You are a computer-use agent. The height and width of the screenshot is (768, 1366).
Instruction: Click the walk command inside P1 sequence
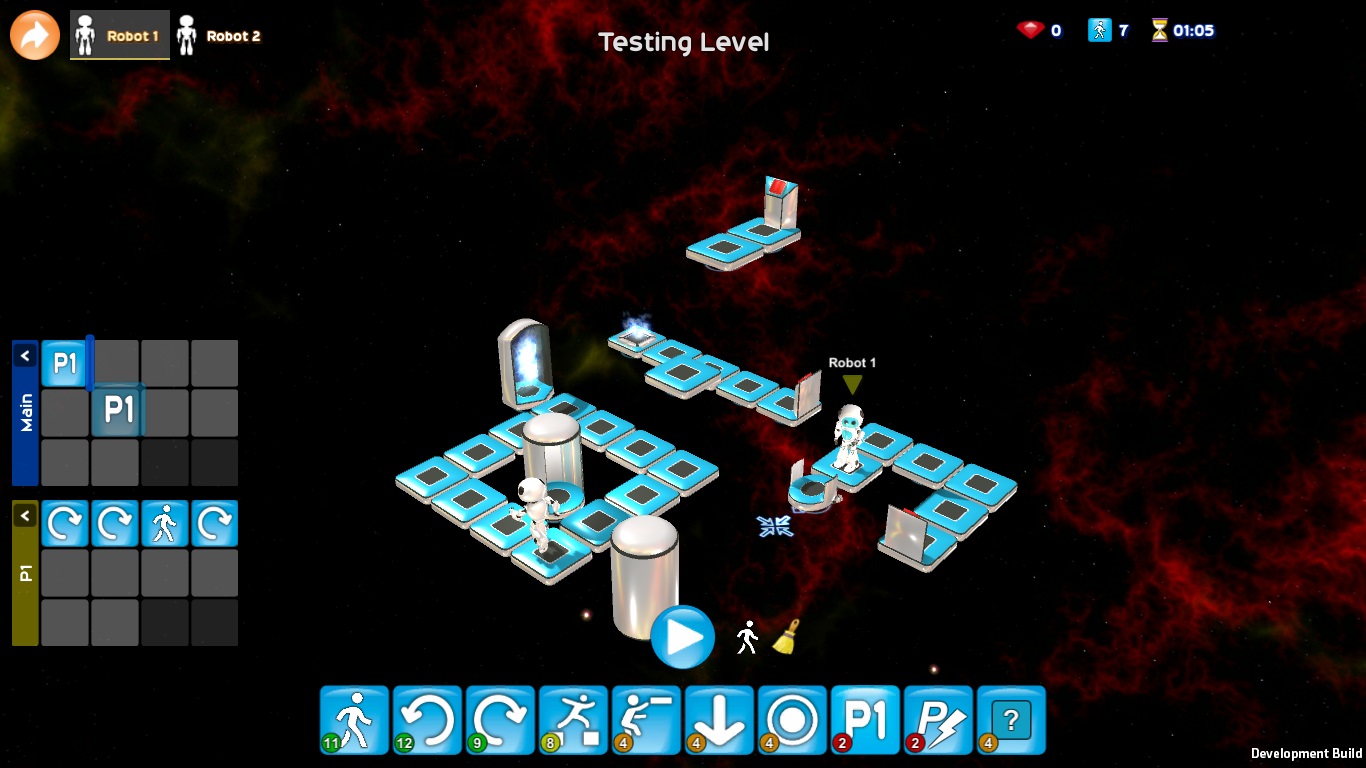(x=164, y=523)
